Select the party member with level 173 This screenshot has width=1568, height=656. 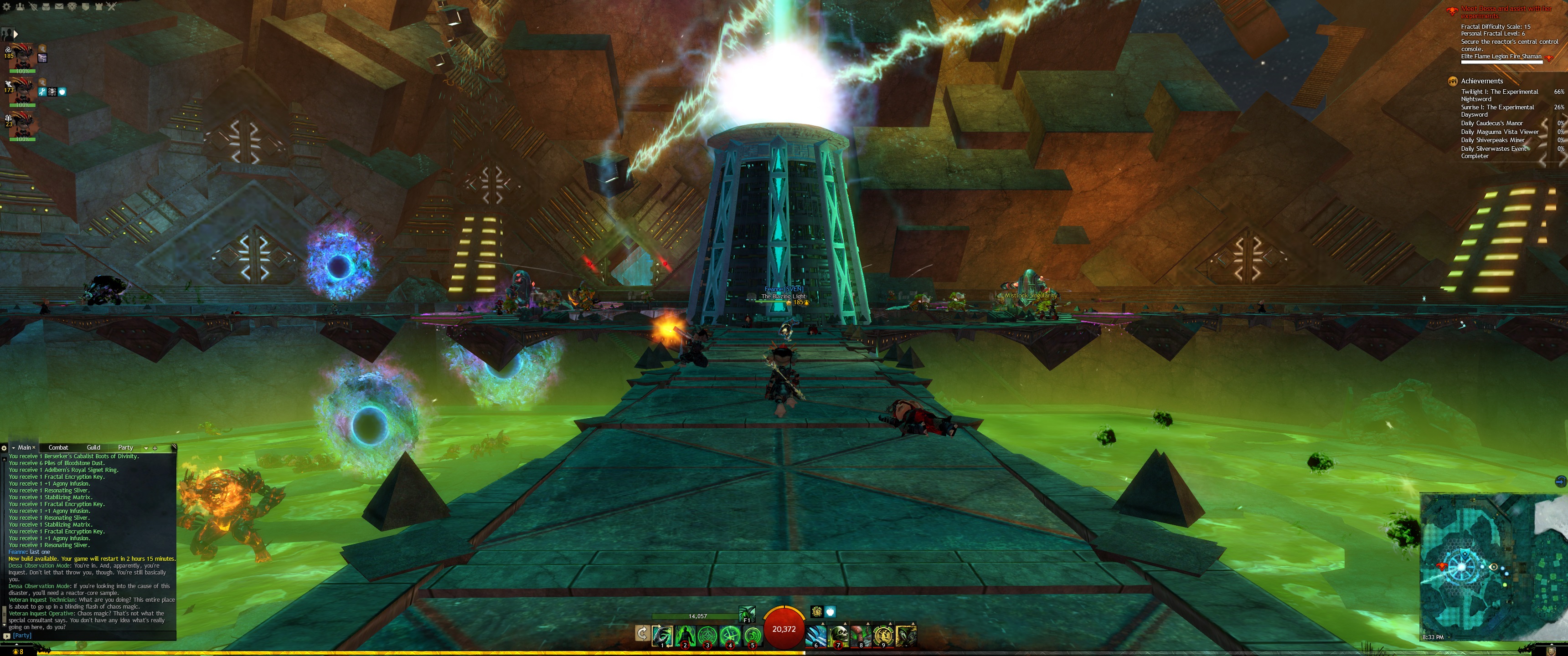tap(22, 91)
